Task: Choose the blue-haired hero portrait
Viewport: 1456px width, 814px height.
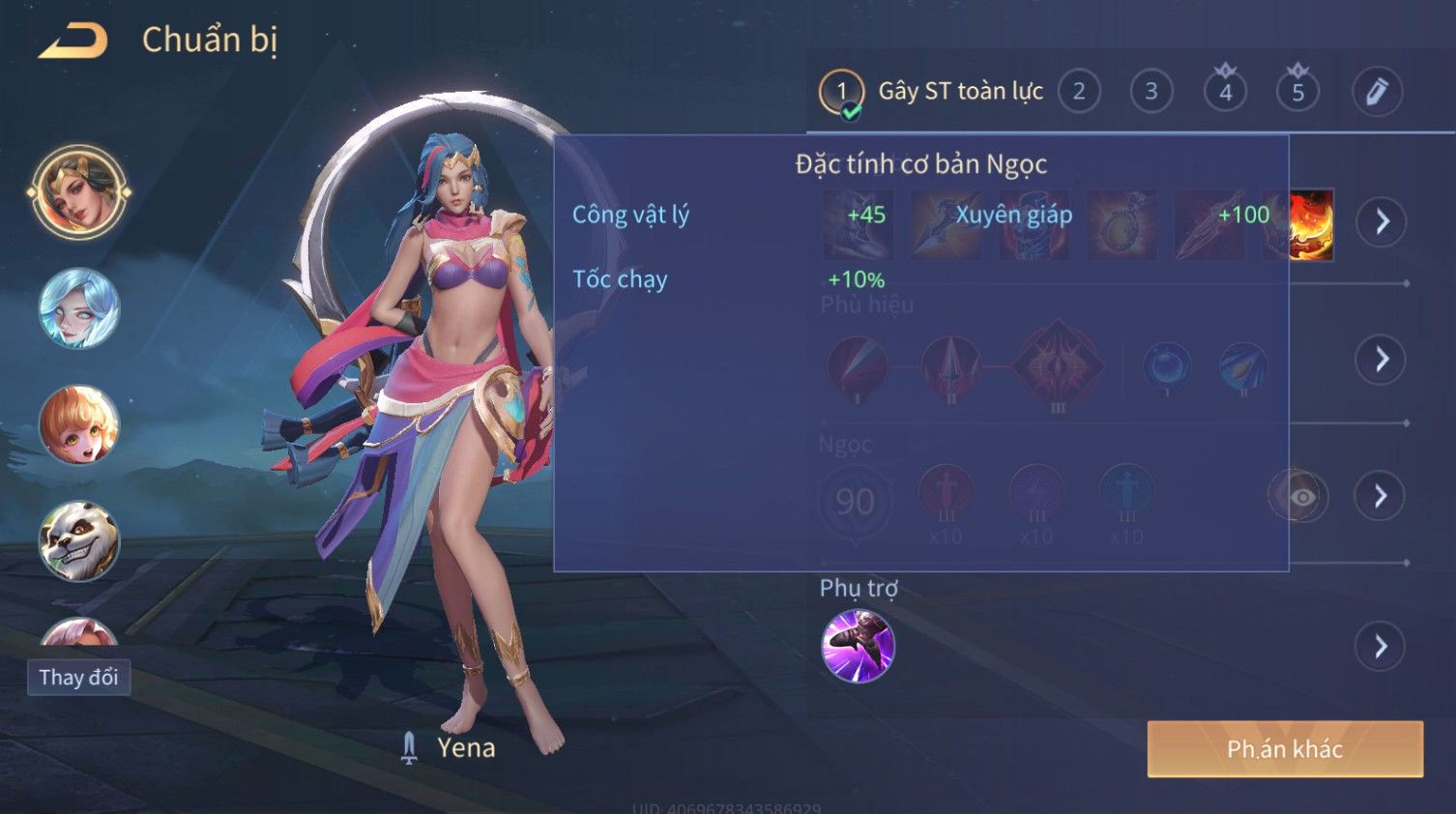Action: click(x=79, y=308)
